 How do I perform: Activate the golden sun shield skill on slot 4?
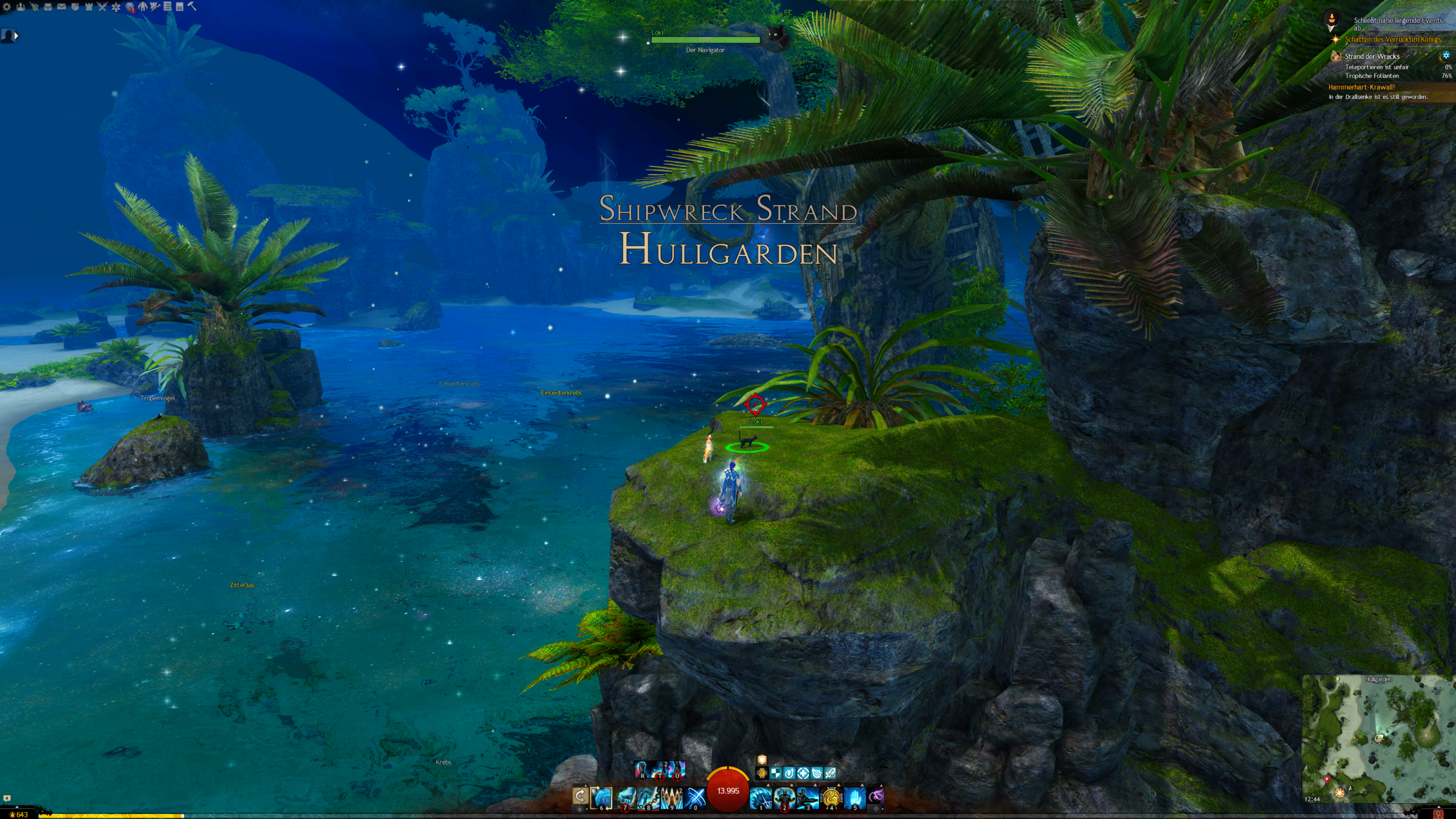(831, 797)
